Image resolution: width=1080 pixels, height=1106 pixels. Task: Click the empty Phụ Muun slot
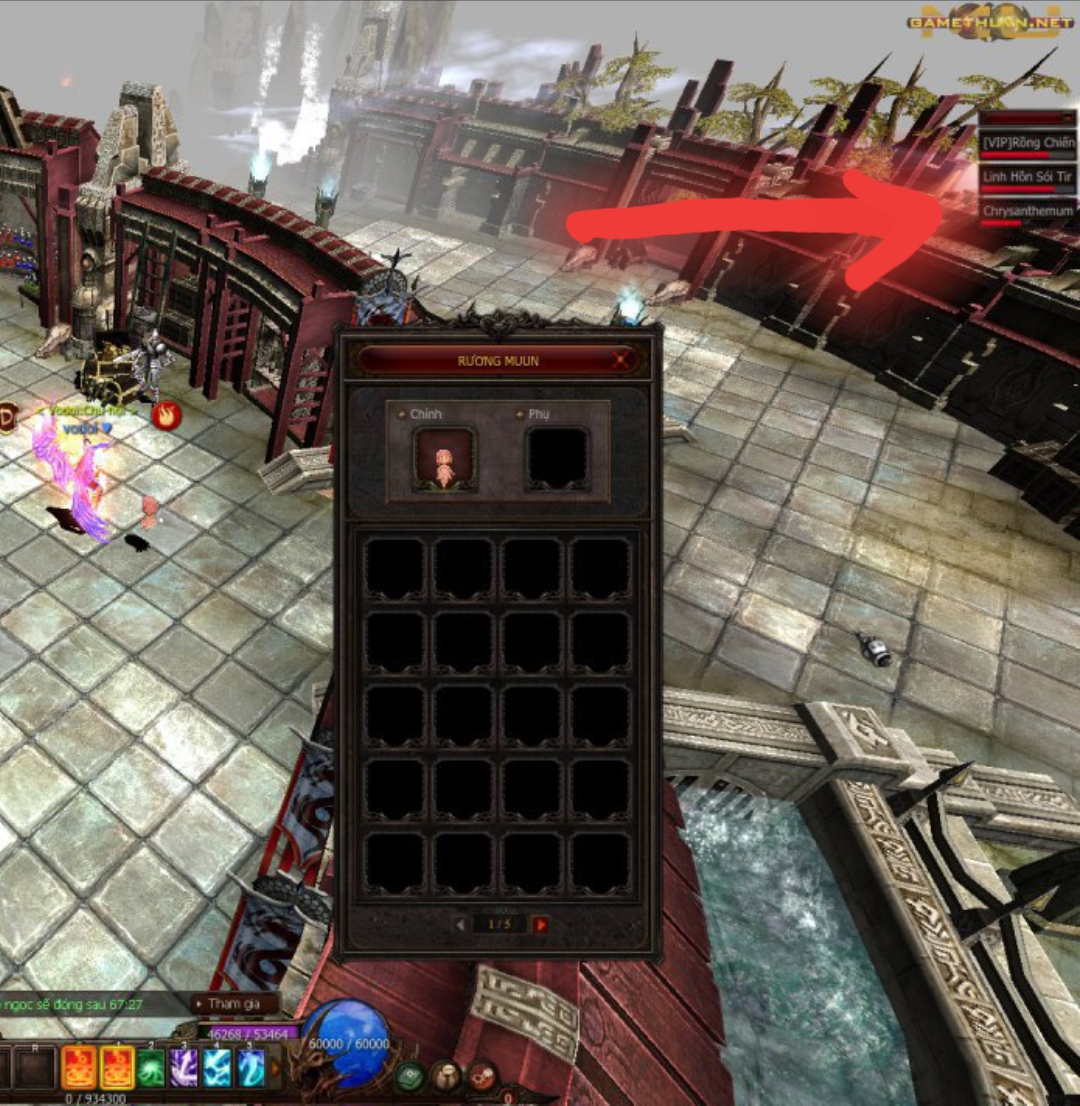pyautogui.click(x=557, y=460)
